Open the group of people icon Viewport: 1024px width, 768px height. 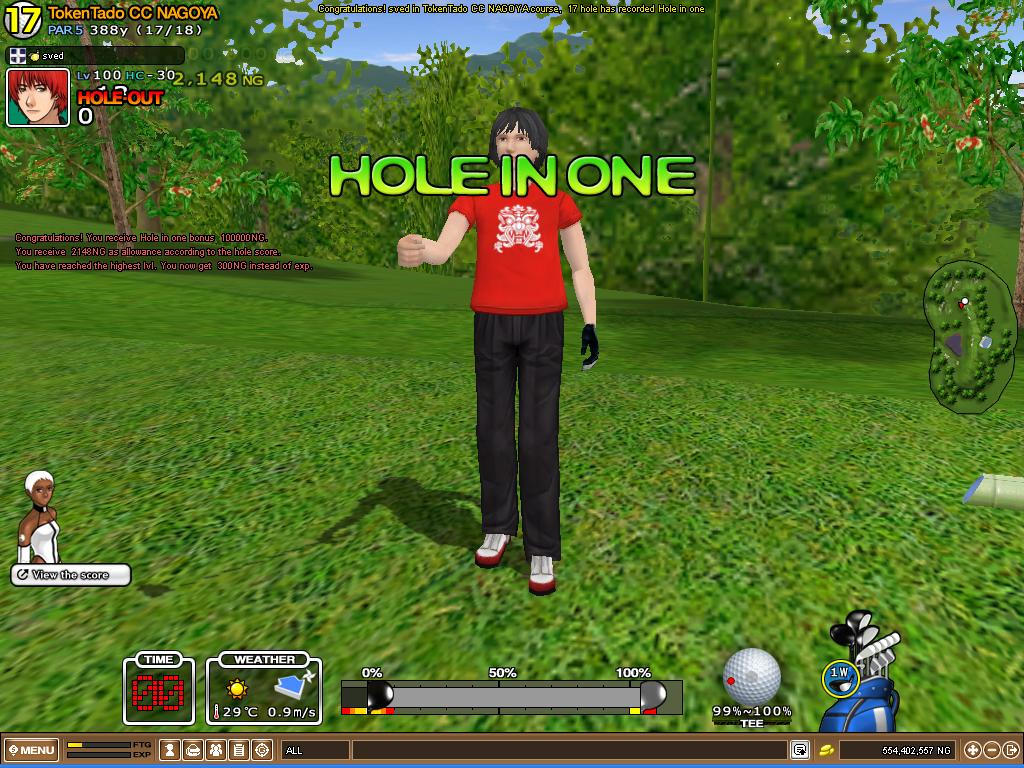[216, 750]
